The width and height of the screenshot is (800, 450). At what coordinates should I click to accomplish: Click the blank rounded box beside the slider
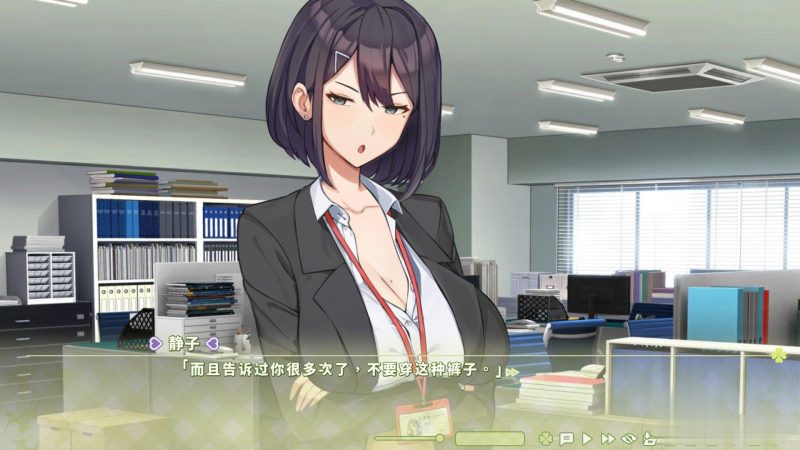point(489,438)
